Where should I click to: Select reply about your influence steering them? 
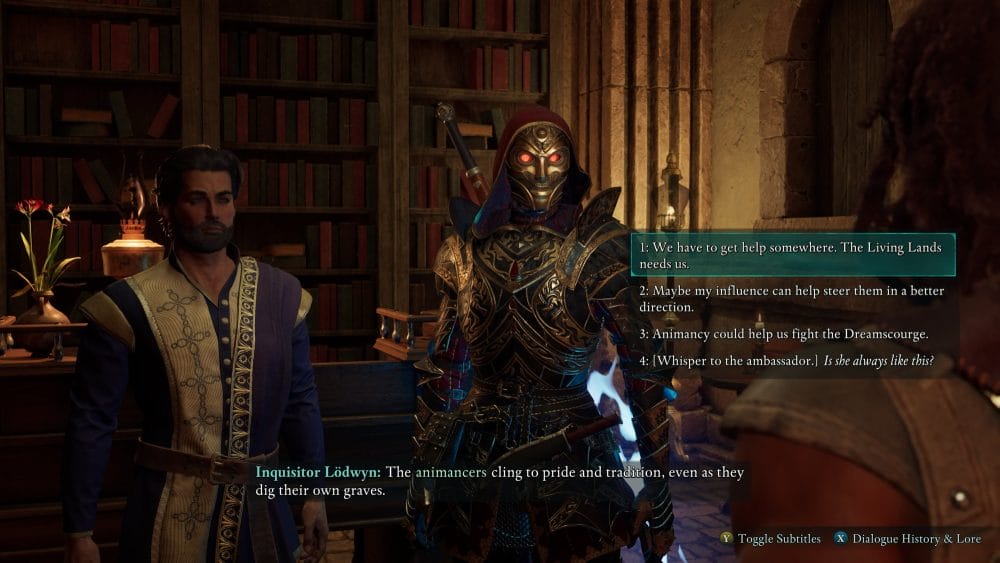pos(792,299)
